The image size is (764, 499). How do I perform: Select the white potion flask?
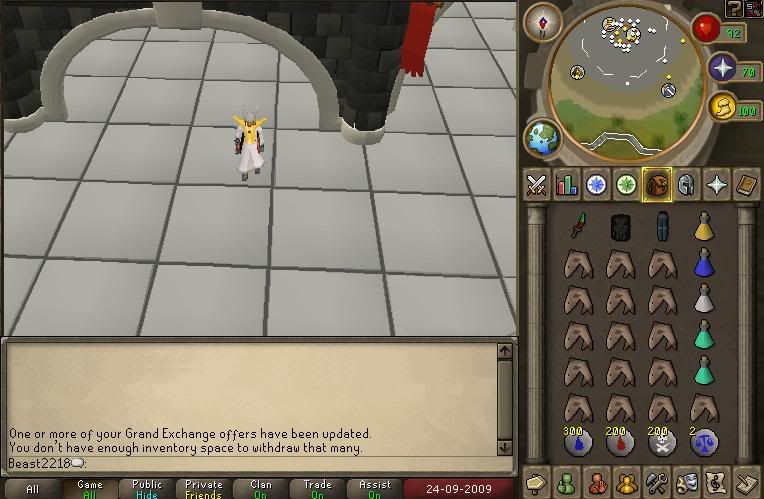coord(704,298)
